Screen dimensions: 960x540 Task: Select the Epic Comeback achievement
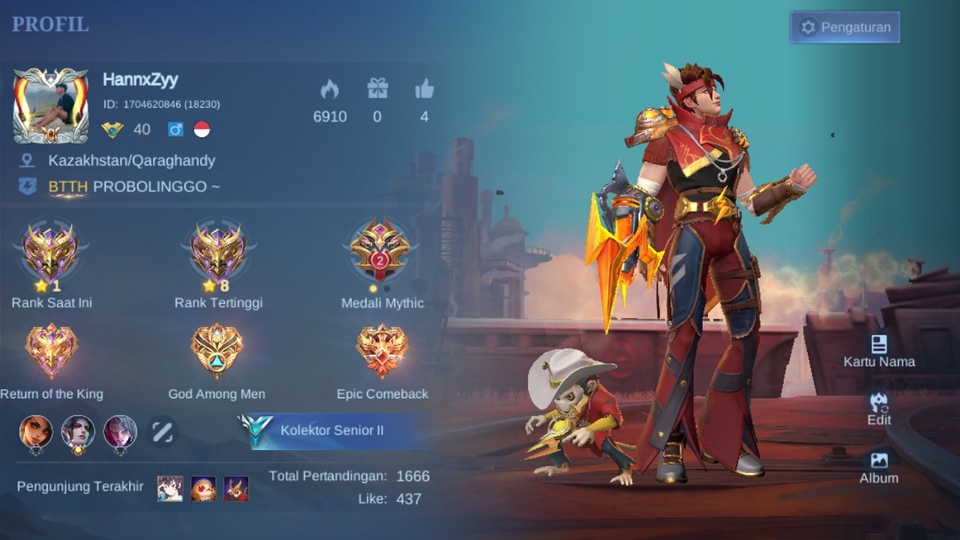pos(382,352)
